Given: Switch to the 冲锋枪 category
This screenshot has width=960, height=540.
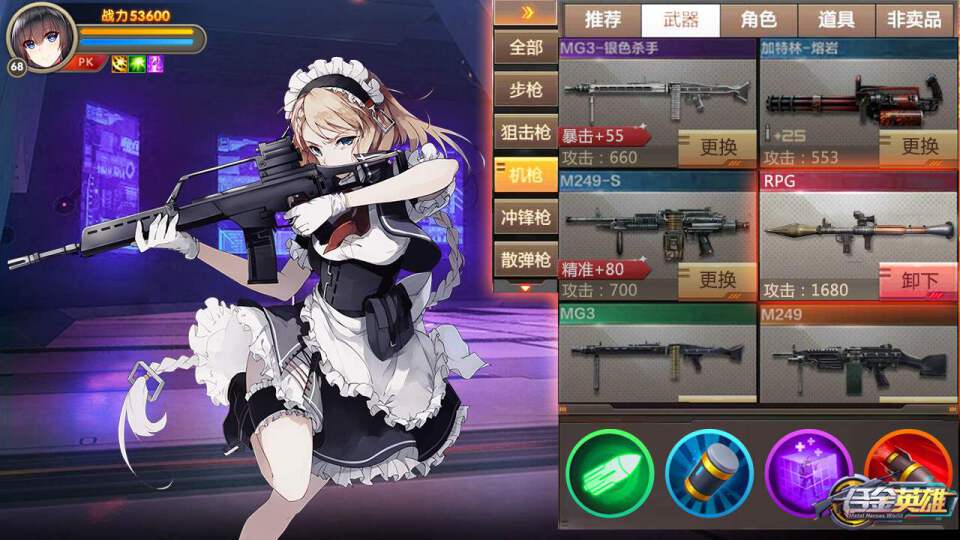Looking at the screenshot, I should (x=525, y=217).
